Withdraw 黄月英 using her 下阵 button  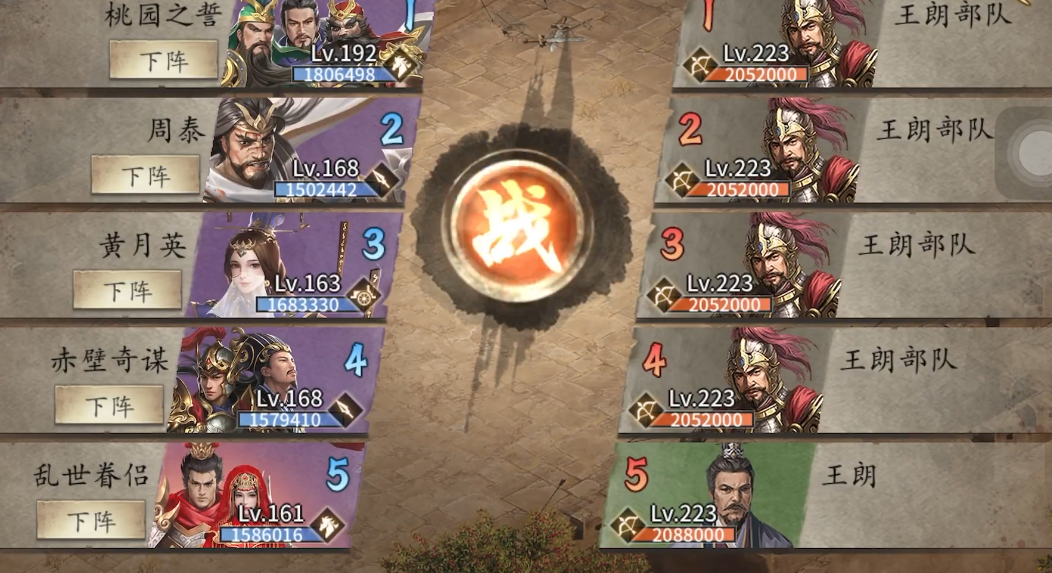(128, 290)
